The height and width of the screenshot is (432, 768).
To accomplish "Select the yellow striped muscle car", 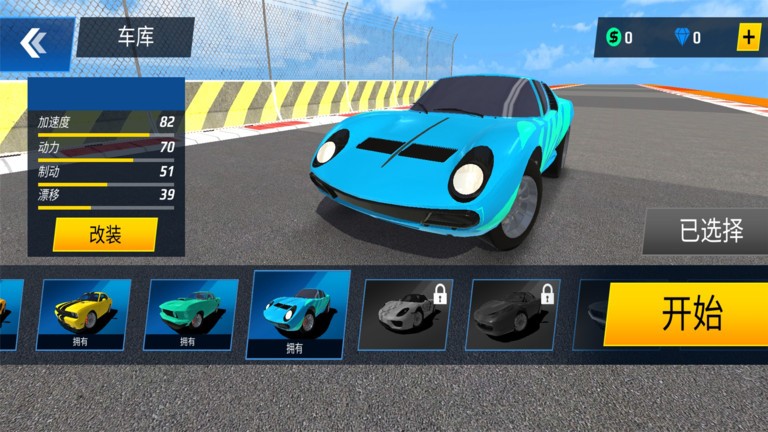I will click(x=83, y=314).
